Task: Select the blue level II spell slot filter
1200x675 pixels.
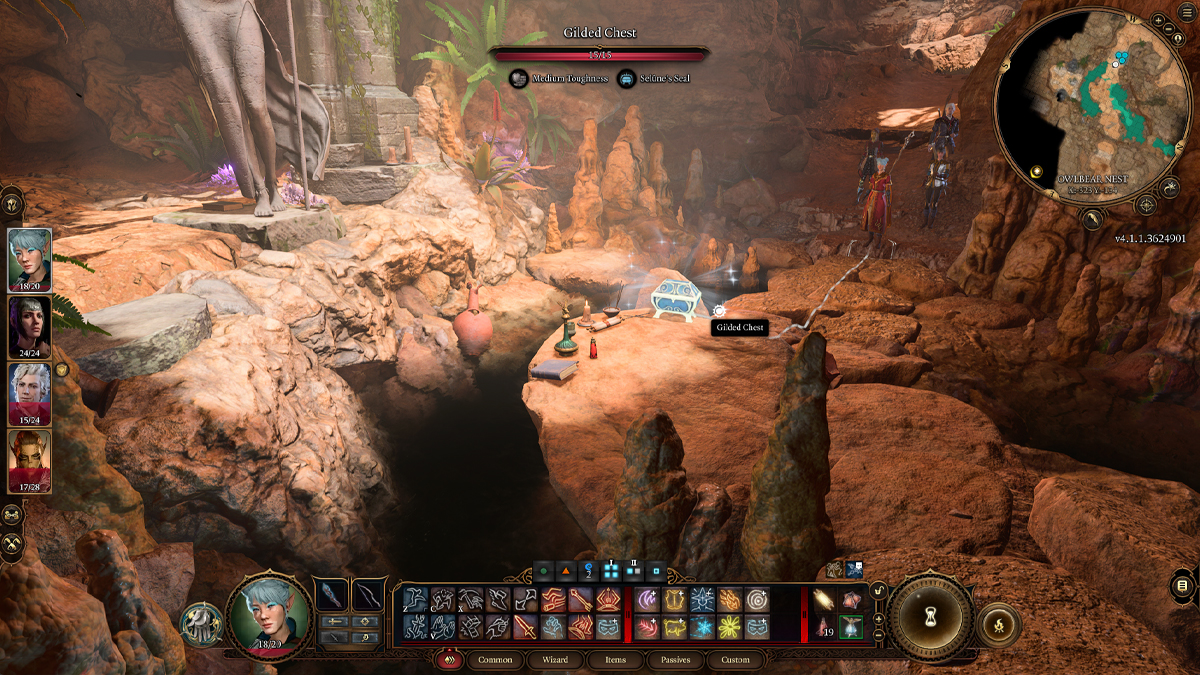Action: tap(633, 573)
